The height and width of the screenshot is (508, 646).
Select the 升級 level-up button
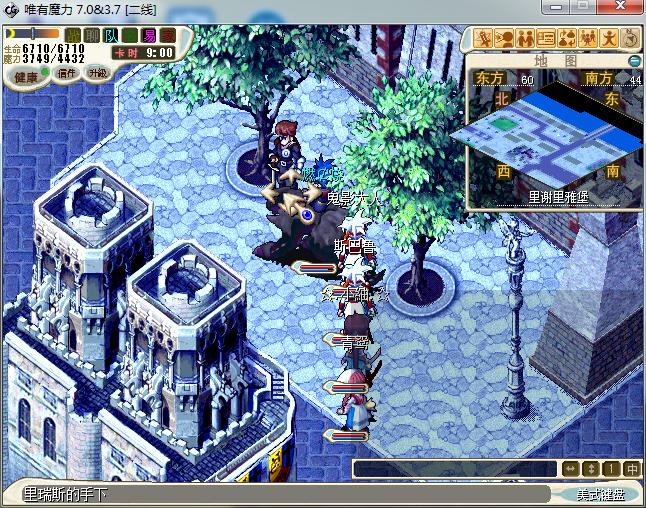pos(98,72)
